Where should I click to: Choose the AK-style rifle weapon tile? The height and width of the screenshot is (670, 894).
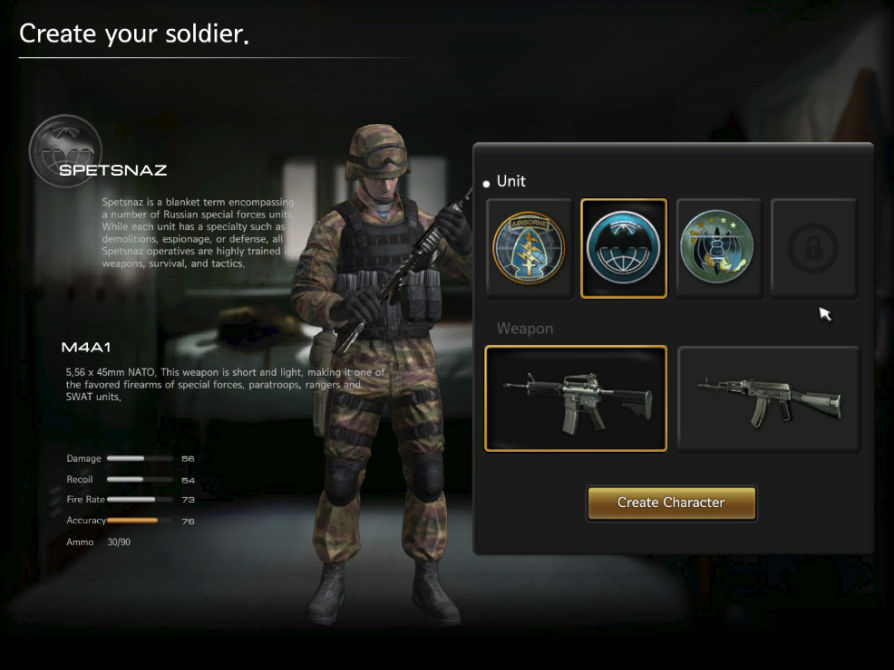click(768, 398)
